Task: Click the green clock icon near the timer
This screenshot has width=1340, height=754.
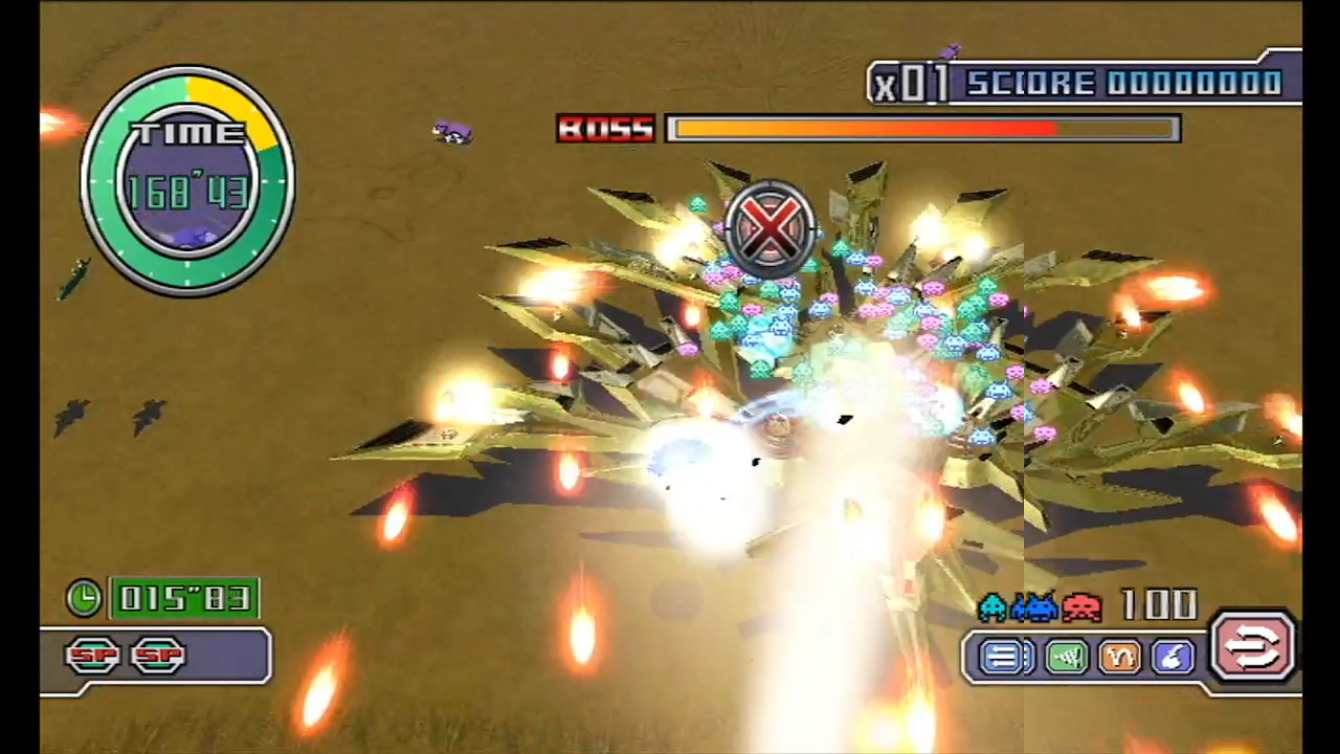Action: (x=86, y=599)
